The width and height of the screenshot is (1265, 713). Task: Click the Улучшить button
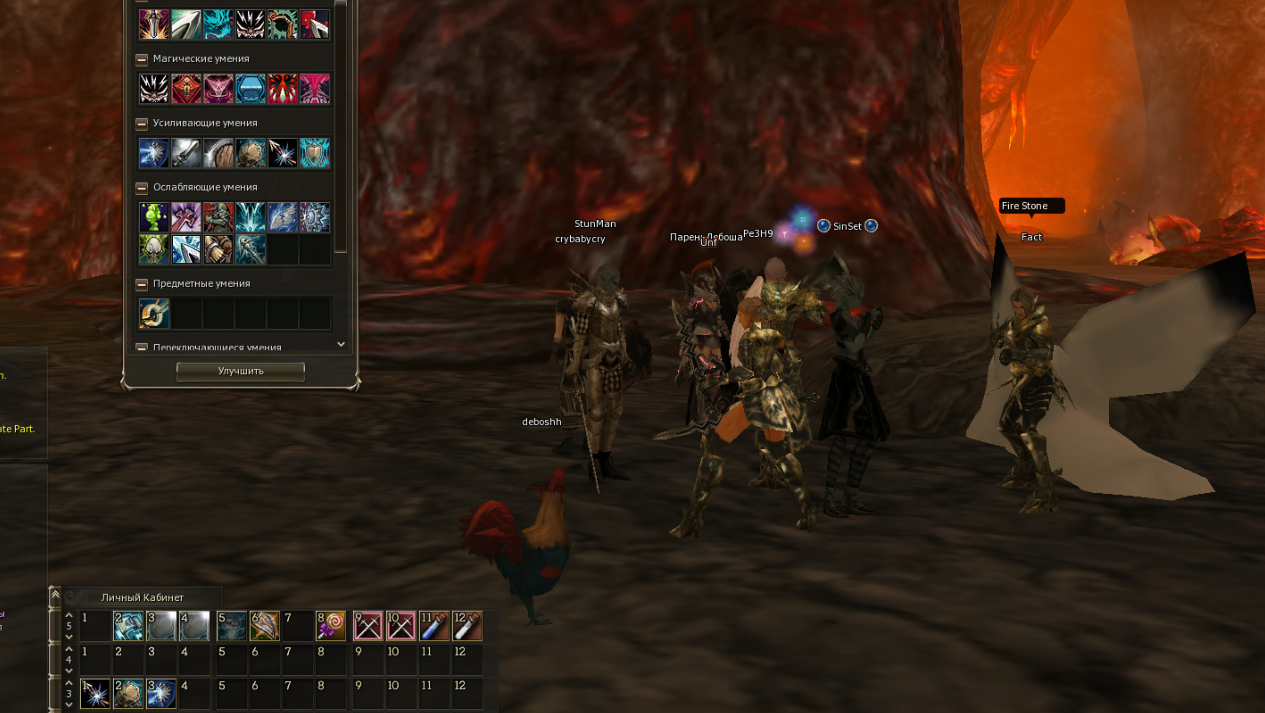[241, 371]
